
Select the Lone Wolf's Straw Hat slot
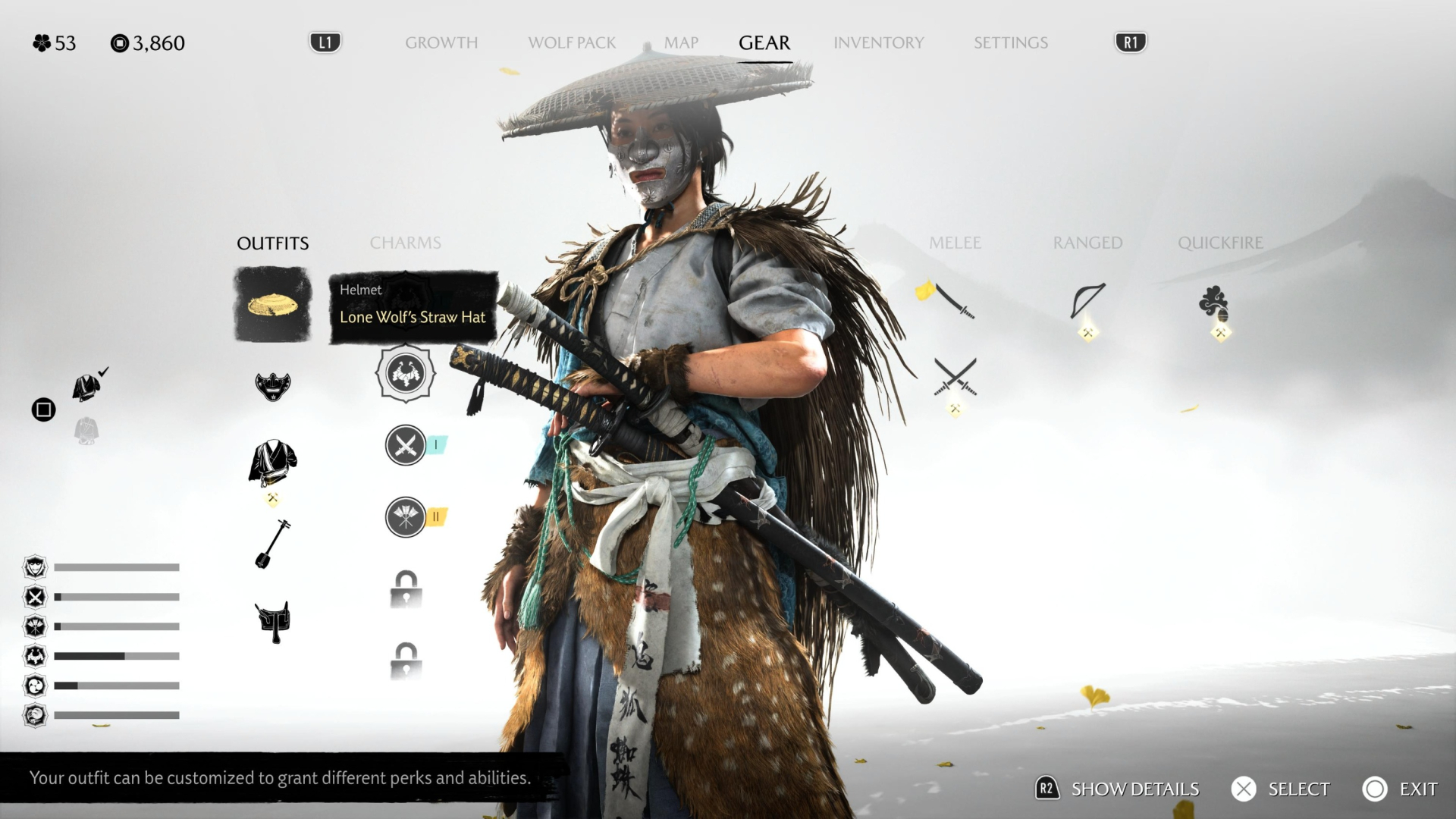click(273, 305)
